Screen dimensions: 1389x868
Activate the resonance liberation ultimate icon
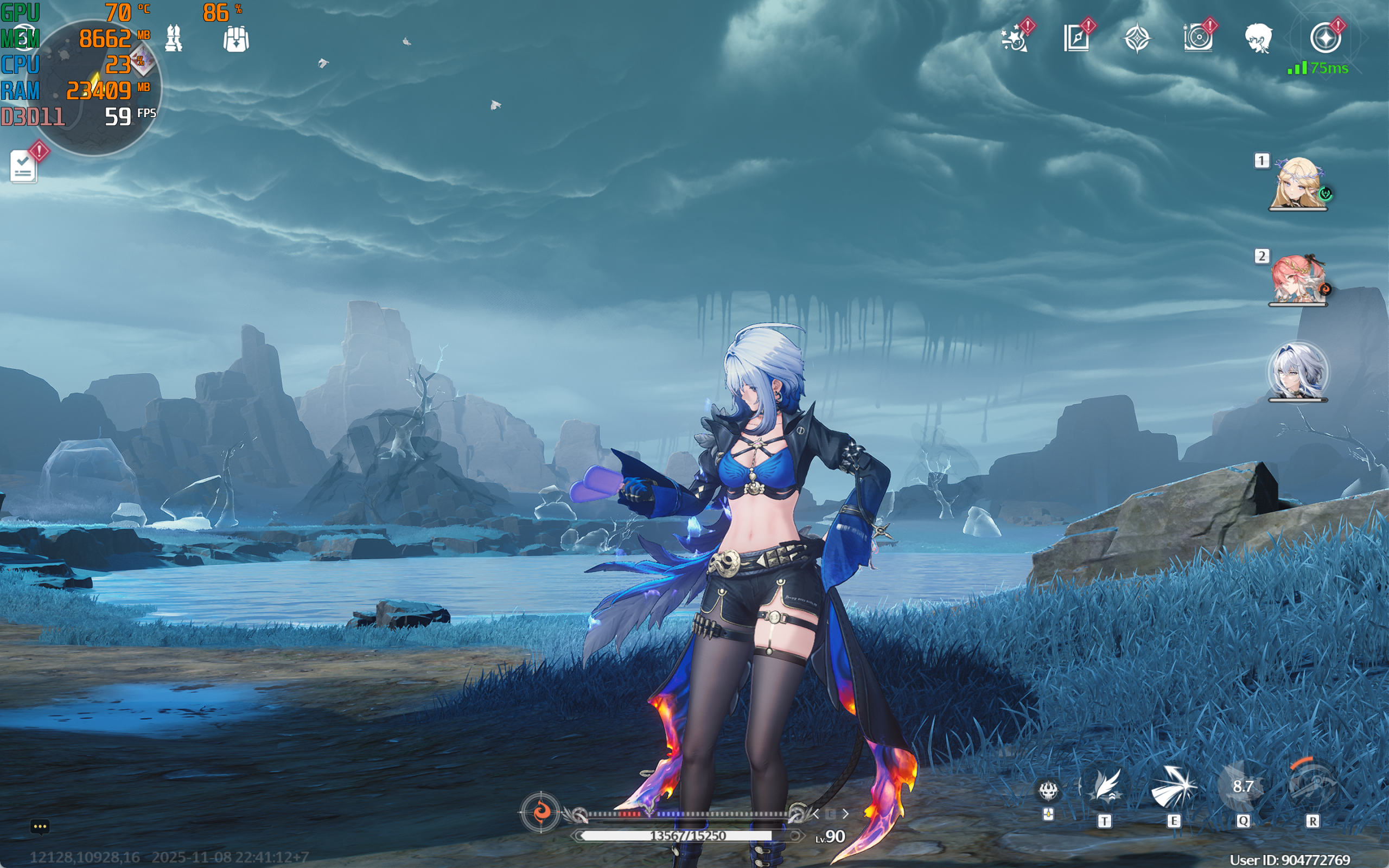click(x=1312, y=786)
